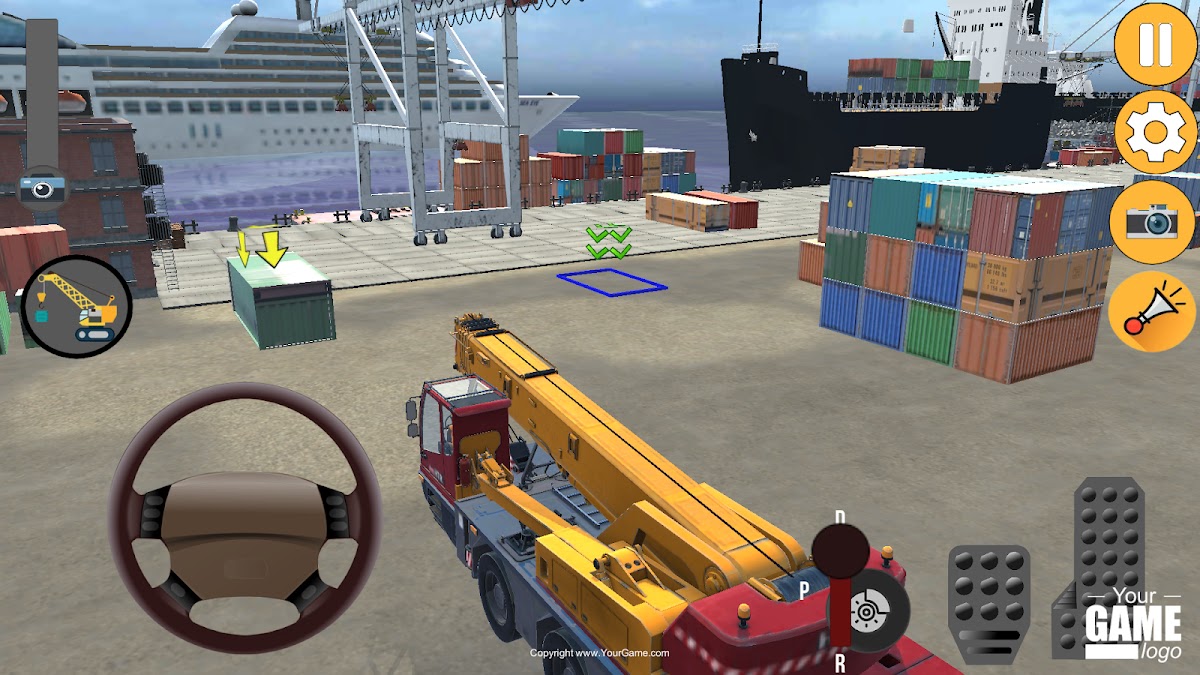This screenshot has height=675, width=1200.
Task: Switch to crane mode via crane icon
Action: tap(75, 307)
